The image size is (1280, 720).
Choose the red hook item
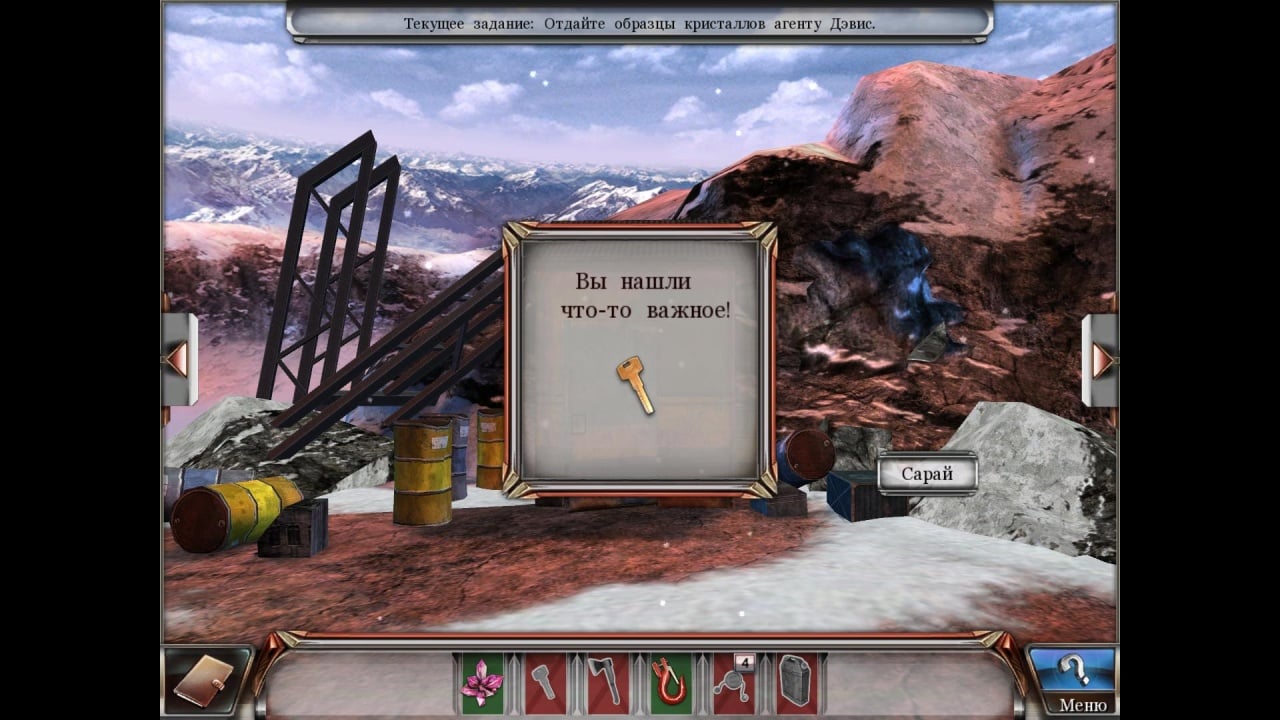[x=670, y=683]
